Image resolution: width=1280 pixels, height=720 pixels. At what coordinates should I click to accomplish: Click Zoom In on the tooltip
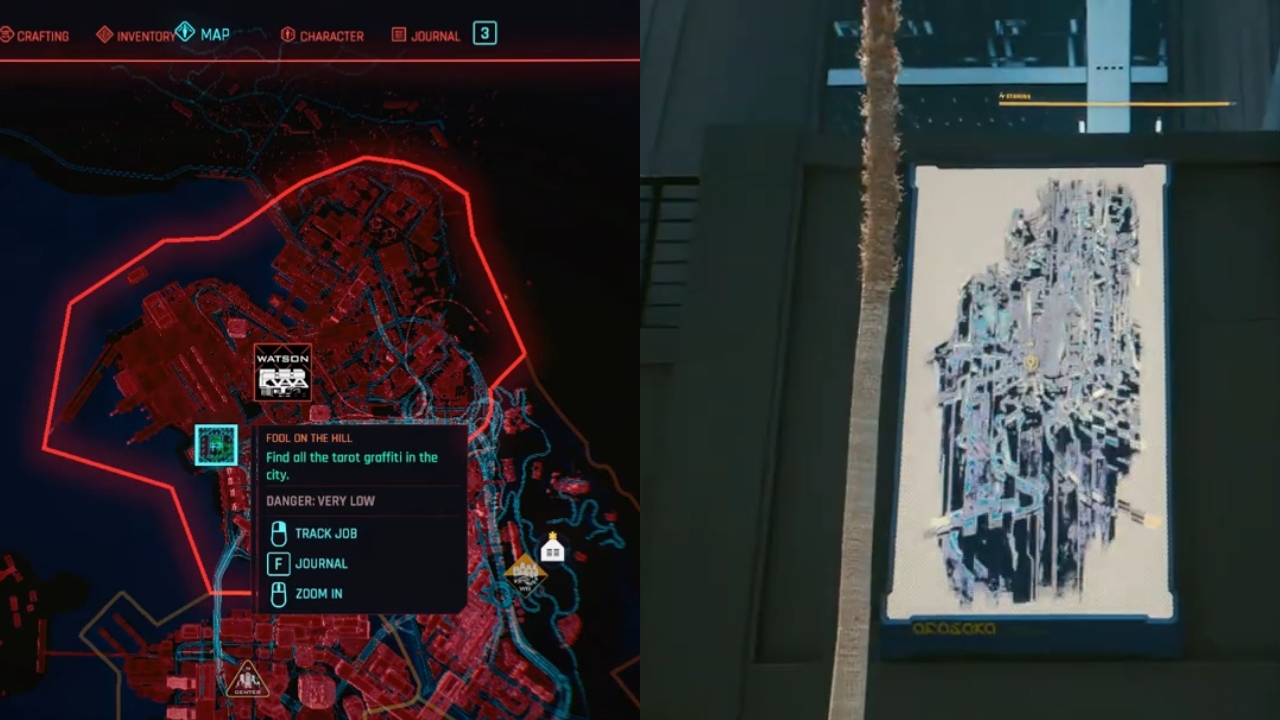coord(321,594)
